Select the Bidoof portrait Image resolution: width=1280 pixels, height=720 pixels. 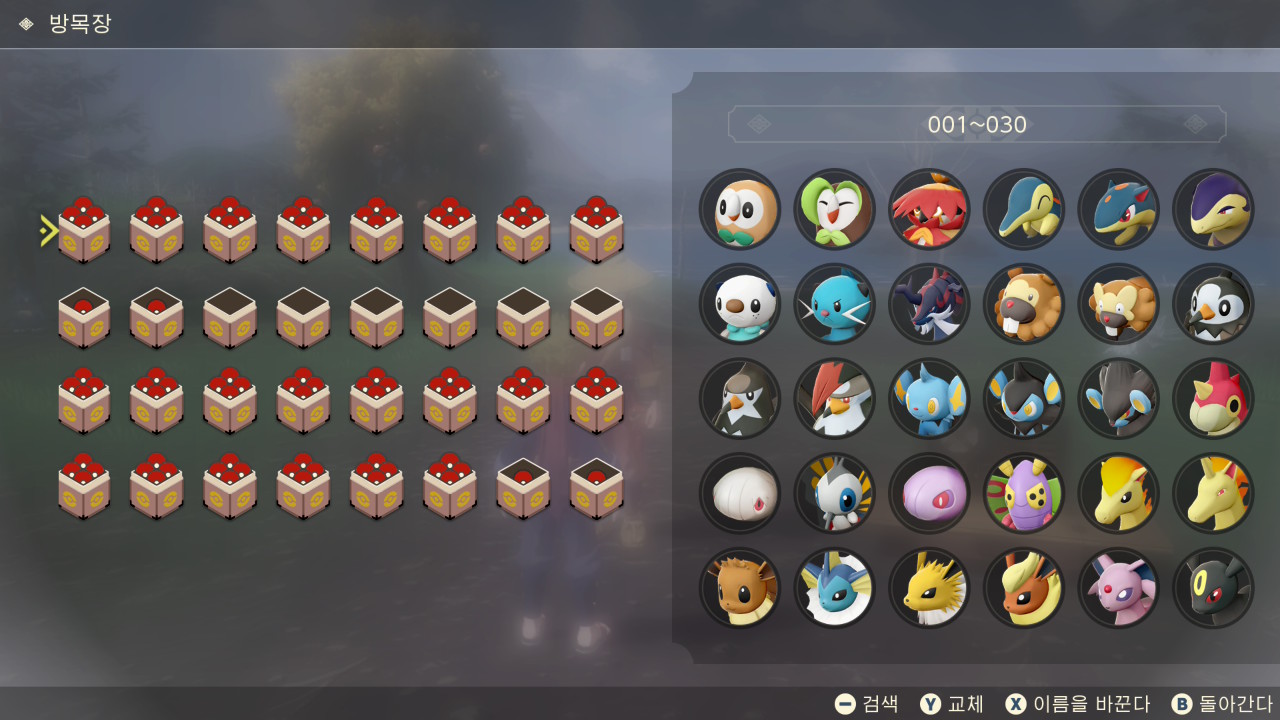point(1024,304)
